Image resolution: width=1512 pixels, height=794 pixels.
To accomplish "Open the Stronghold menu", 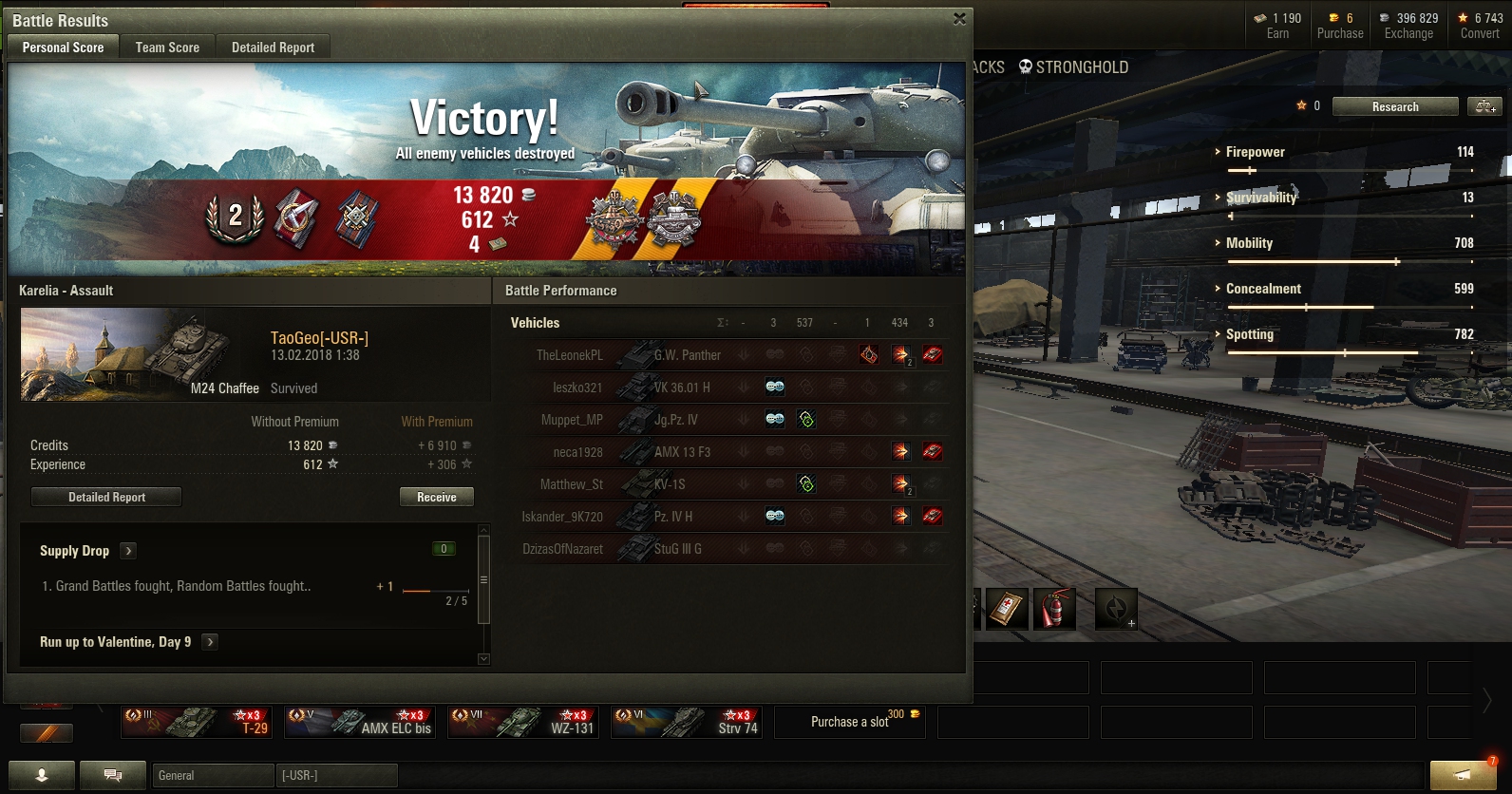I will [x=1073, y=67].
